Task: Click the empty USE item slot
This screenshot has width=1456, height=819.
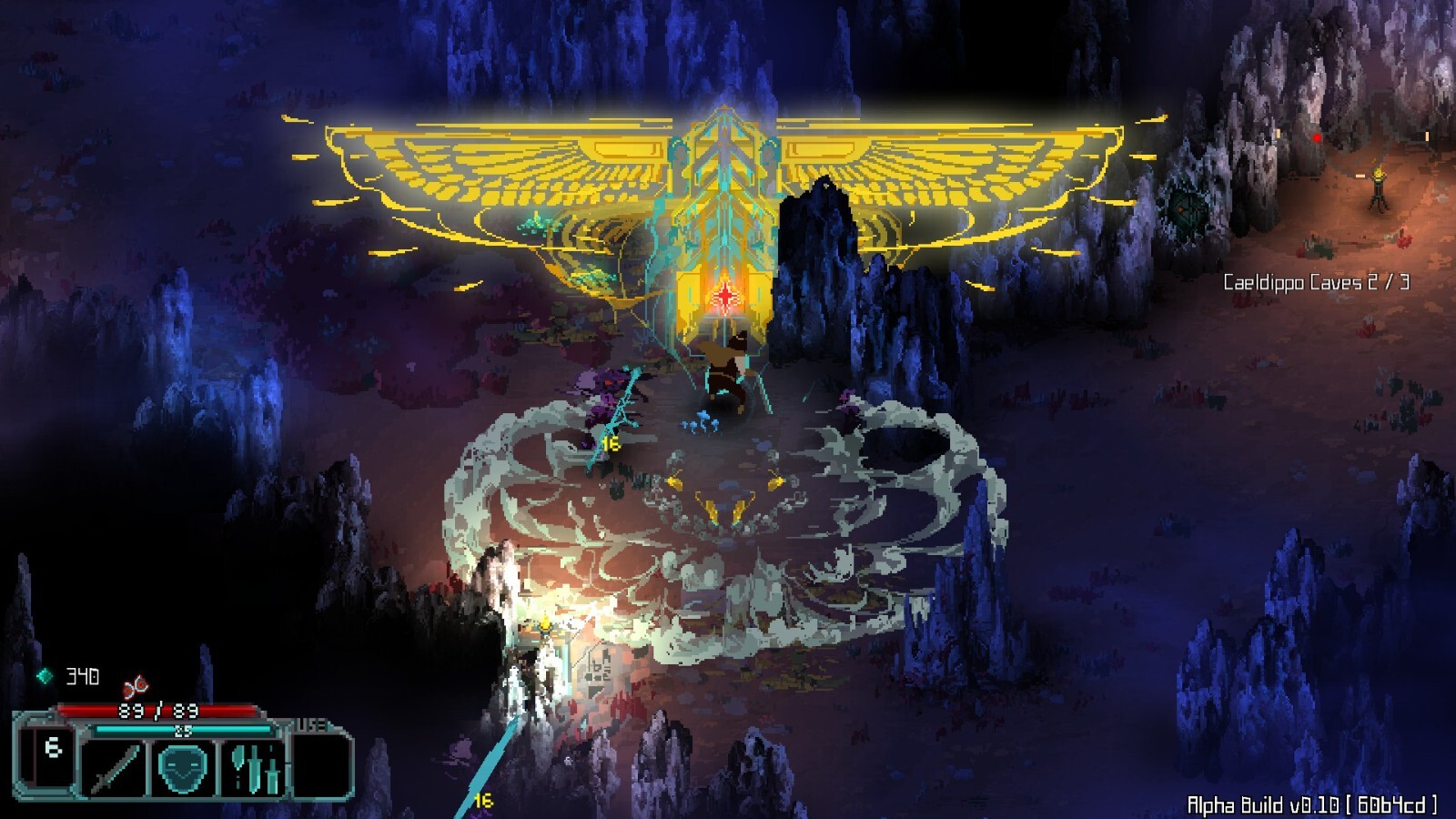Action: click(x=322, y=764)
